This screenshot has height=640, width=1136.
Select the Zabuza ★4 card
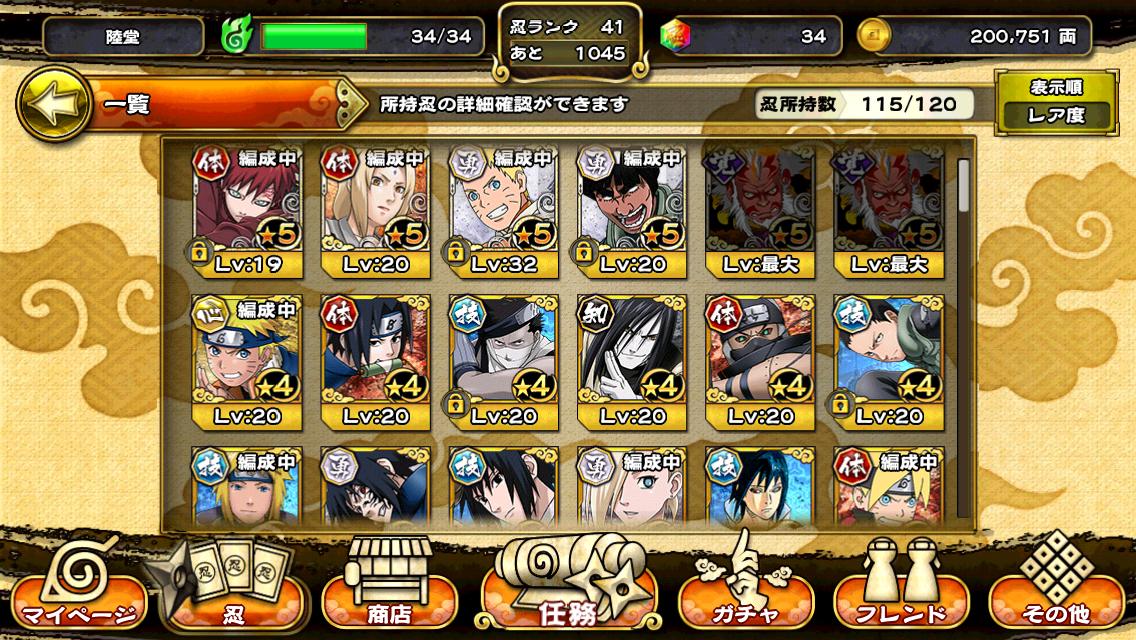(x=503, y=362)
